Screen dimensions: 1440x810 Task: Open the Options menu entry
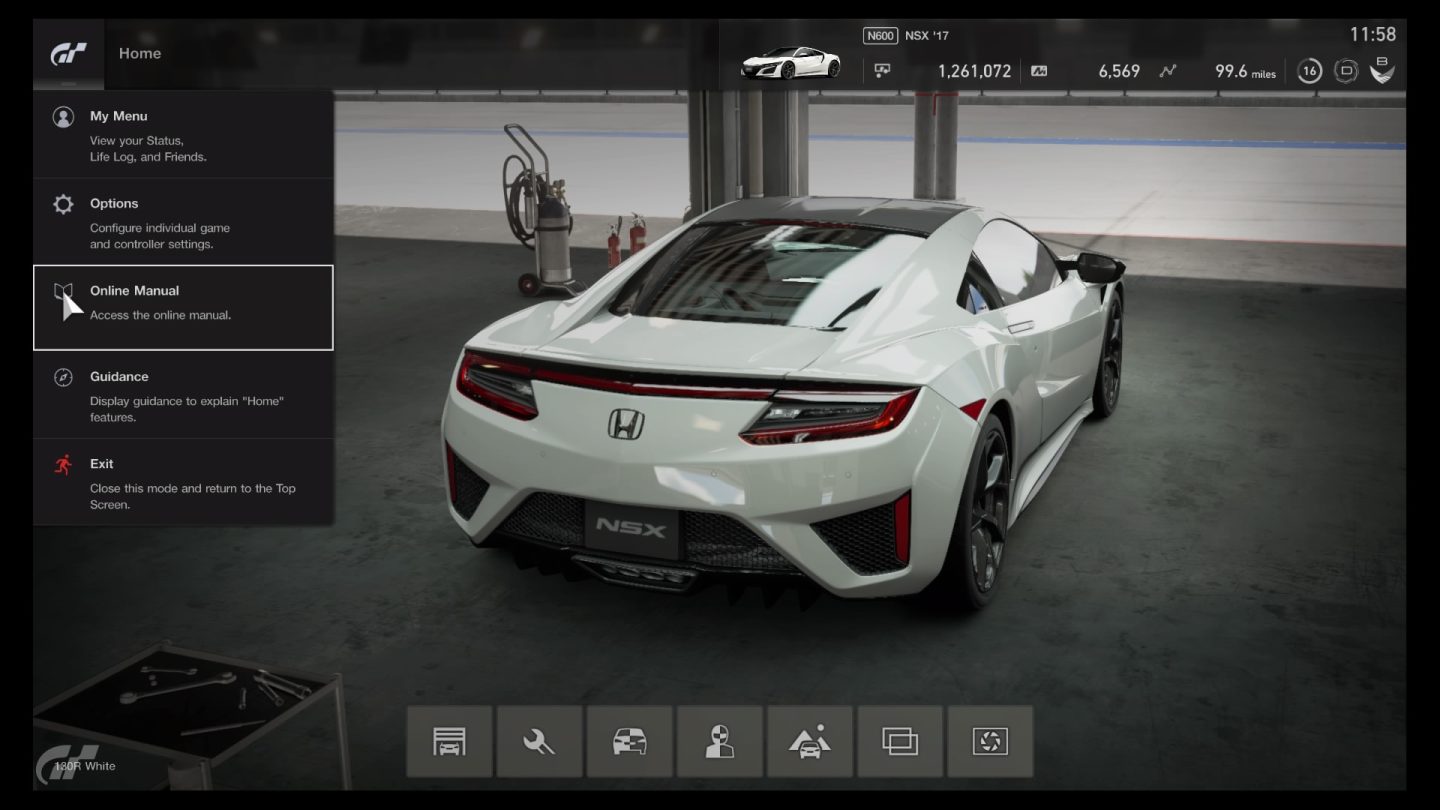(114, 203)
